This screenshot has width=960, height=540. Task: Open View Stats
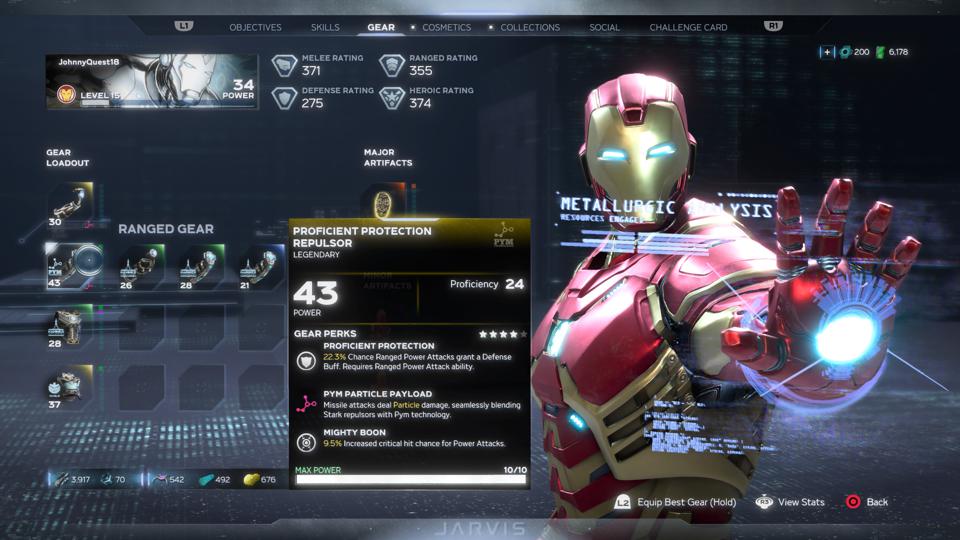point(791,502)
